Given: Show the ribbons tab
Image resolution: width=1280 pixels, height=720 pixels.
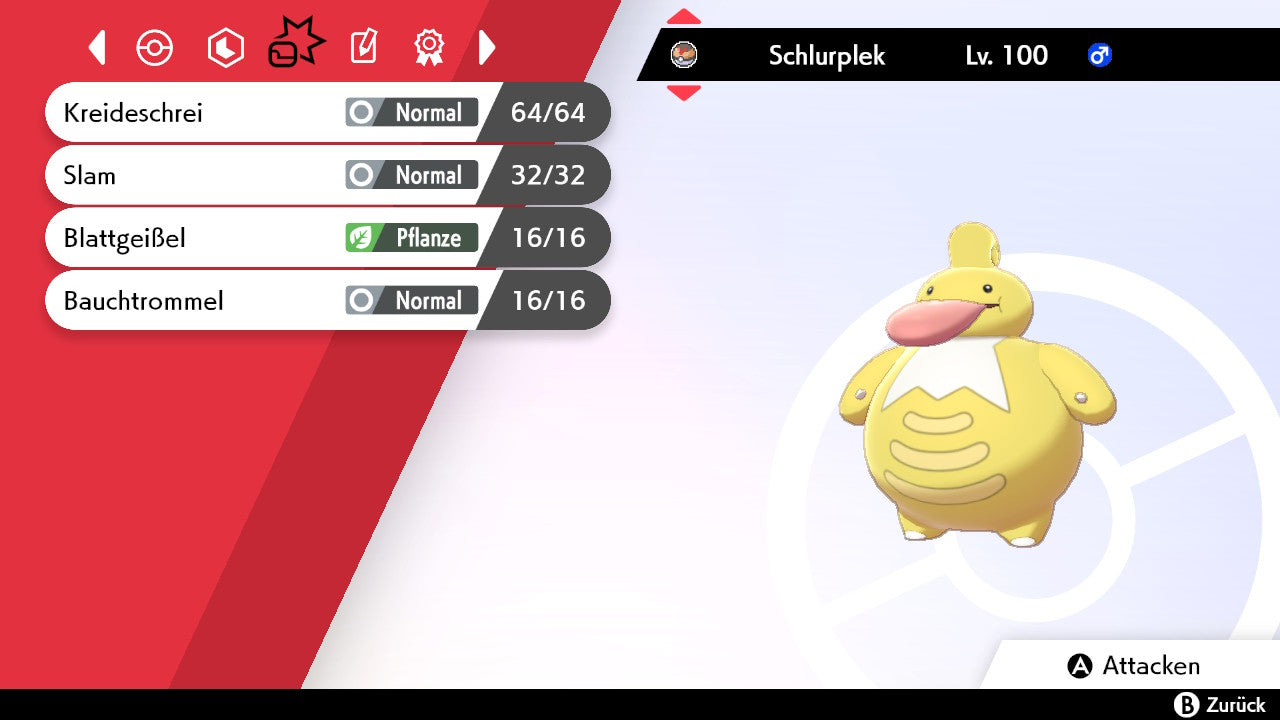Looking at the screenshot, I should click(429, 47).
